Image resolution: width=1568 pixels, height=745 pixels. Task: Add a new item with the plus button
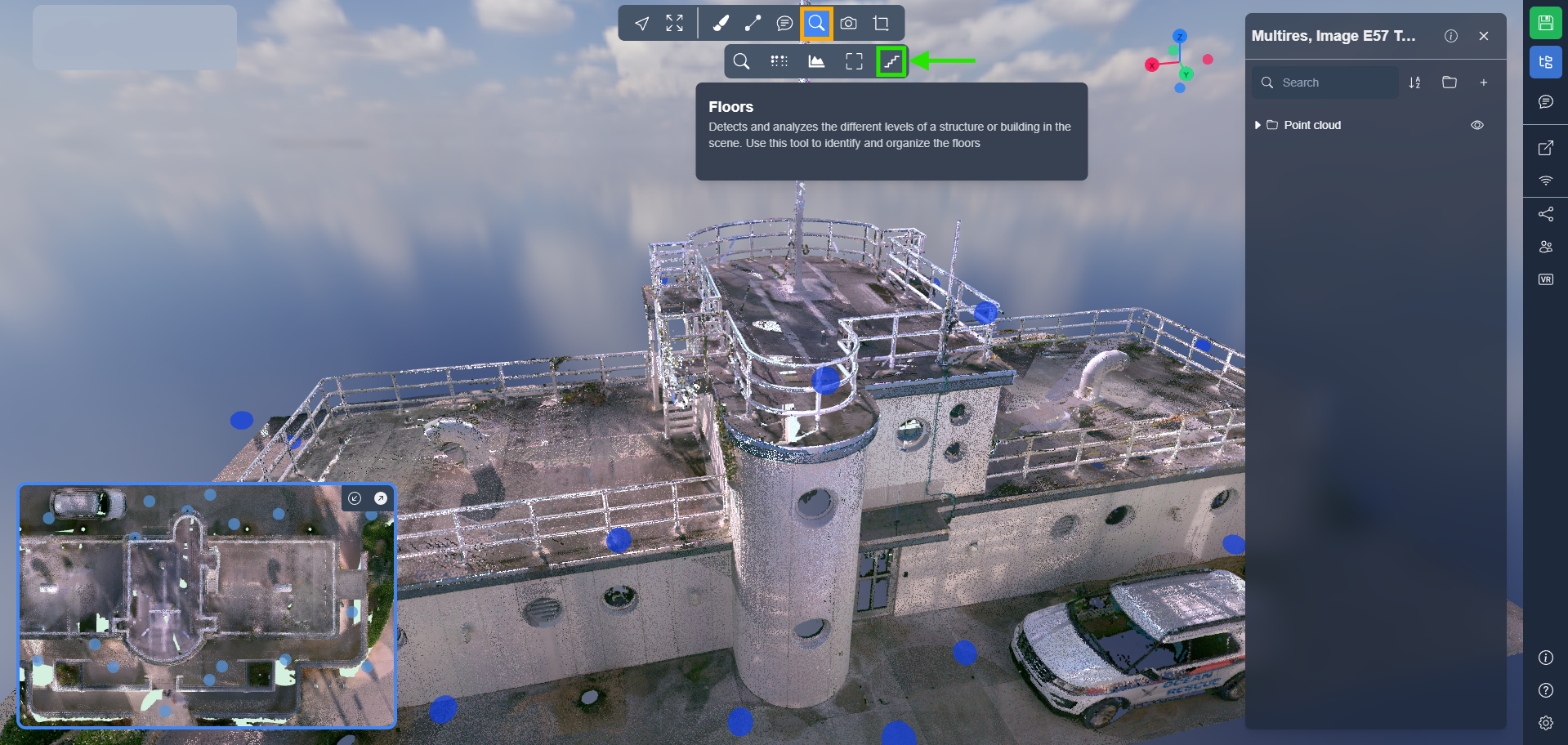(x=1484, y=83)
